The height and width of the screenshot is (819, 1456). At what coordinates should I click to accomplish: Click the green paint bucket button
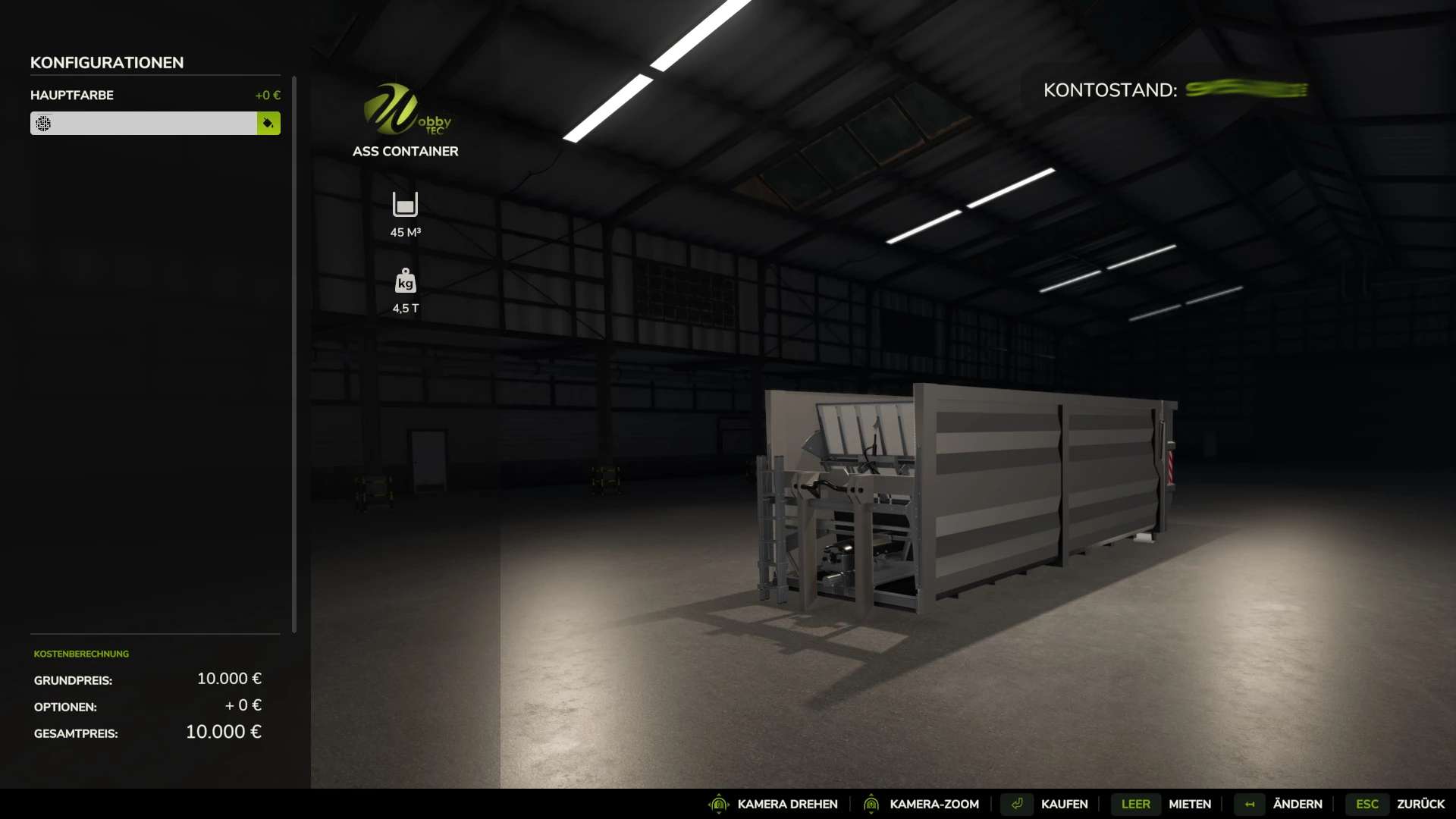pyautogui.click(x=268, y=123)
